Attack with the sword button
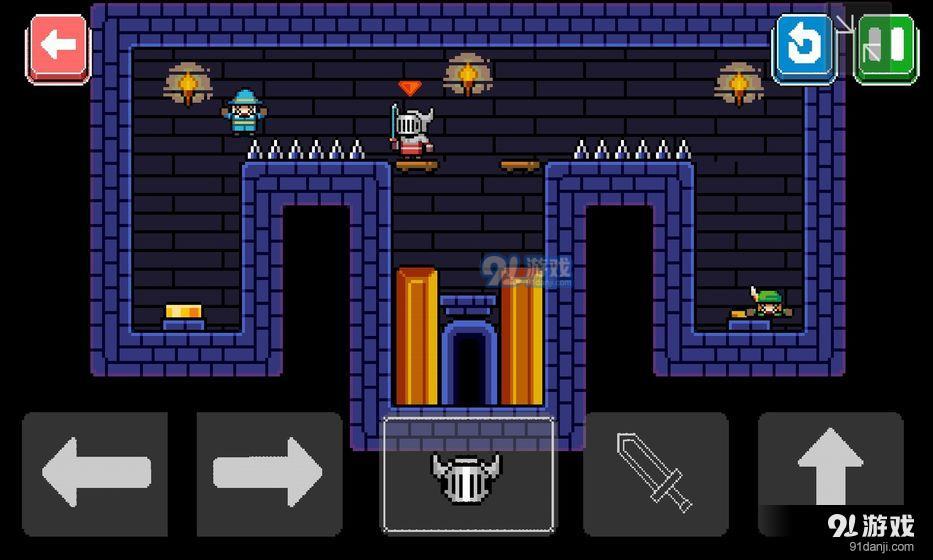Screen dimensions: 933x560 [x=656, y=473]
